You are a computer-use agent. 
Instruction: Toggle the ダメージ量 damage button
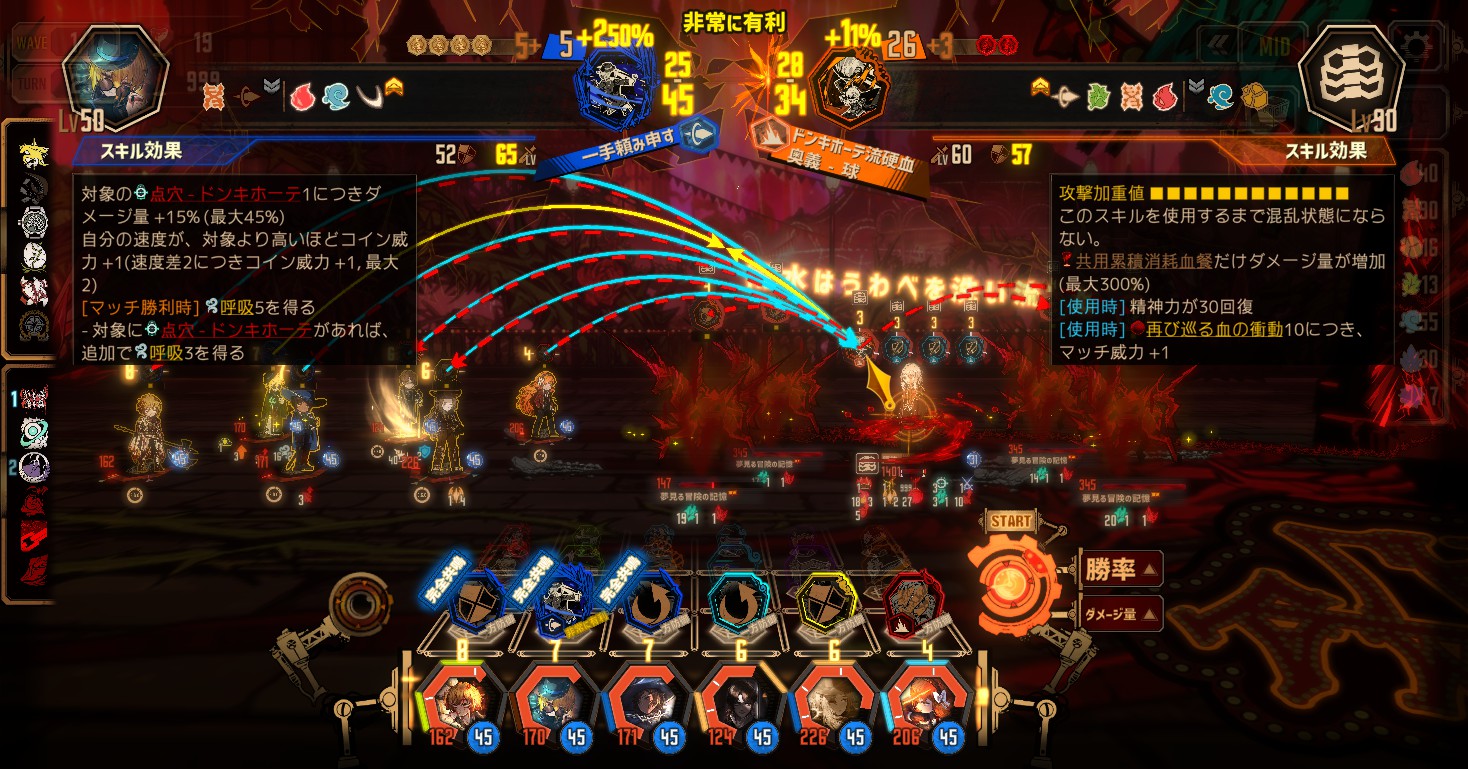[1121, 614]
